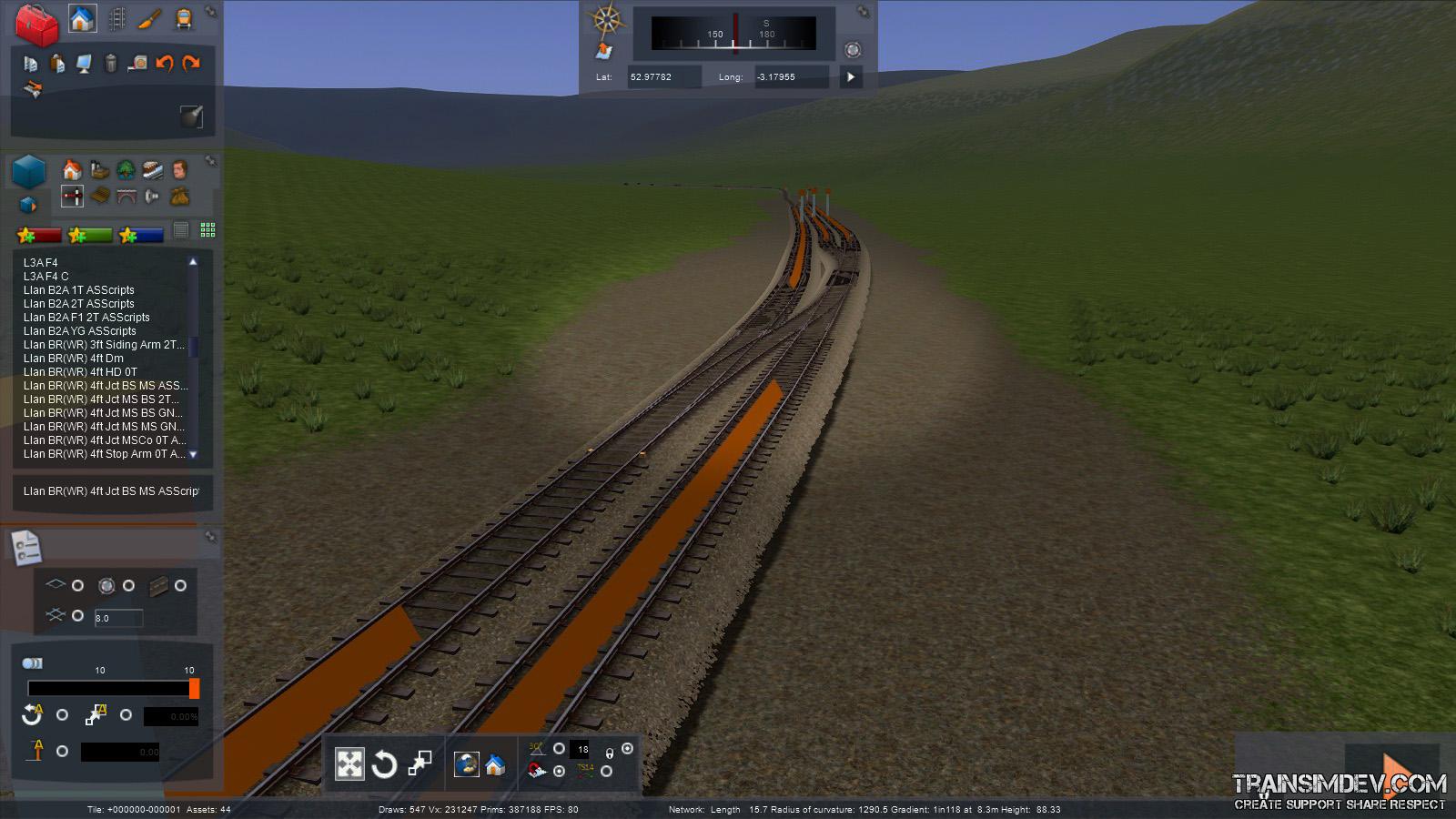Choose 'Llan BR(WR) 4ft Dm' list entry
This screenshot has height=819, width=1456.
pyautogui.click(x=73, y=359)
